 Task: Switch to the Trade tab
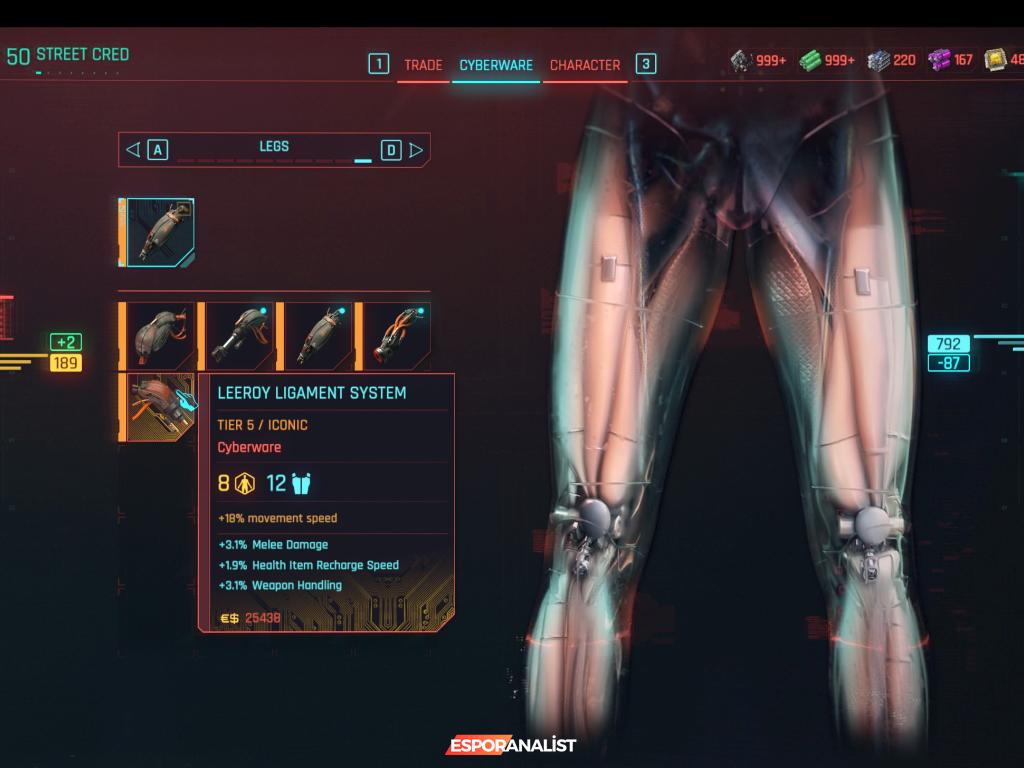423,65
